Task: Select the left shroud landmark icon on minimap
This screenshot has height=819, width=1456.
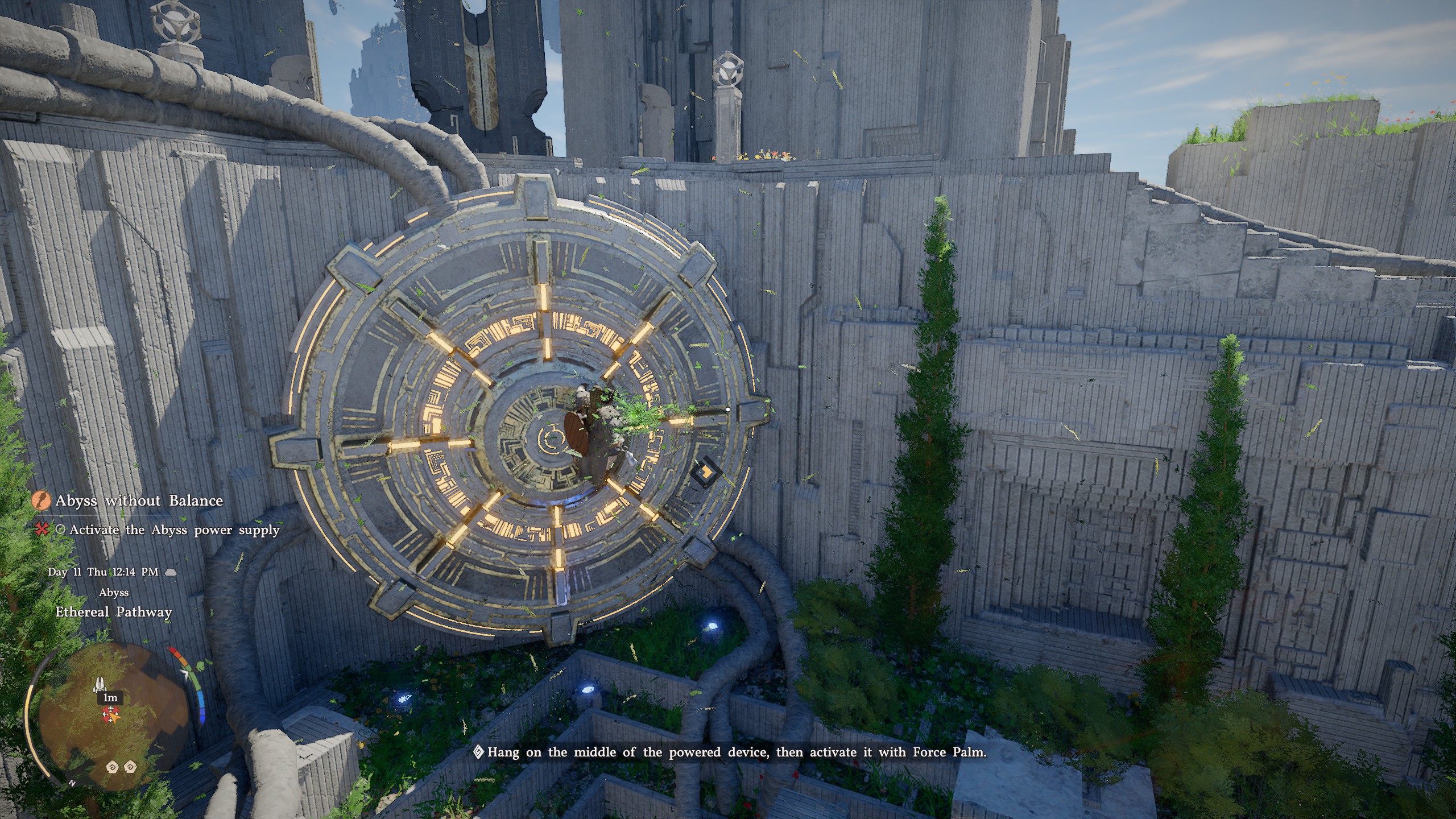Action: 113,768
